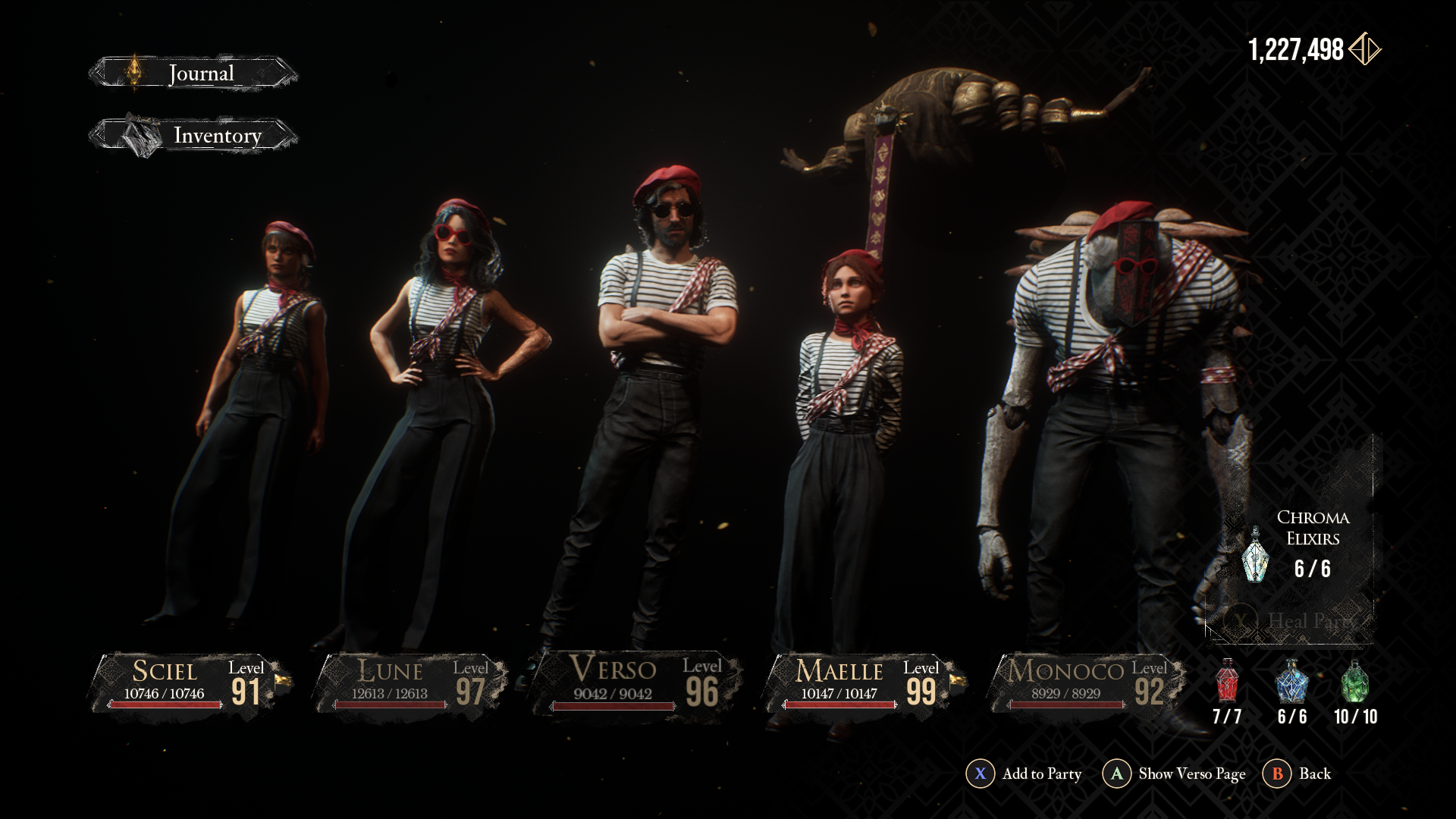The height and width of the screenshot is (819, 1456).
Task: Open the Inventory menu
Action: [194, 136]
